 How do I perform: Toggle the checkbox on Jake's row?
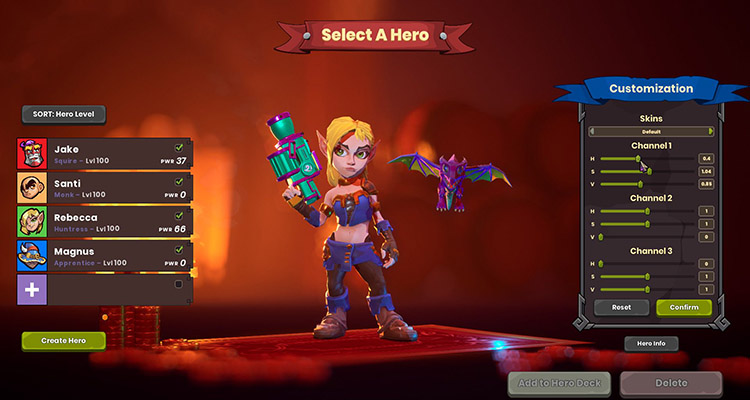click(x=179, y=146)
